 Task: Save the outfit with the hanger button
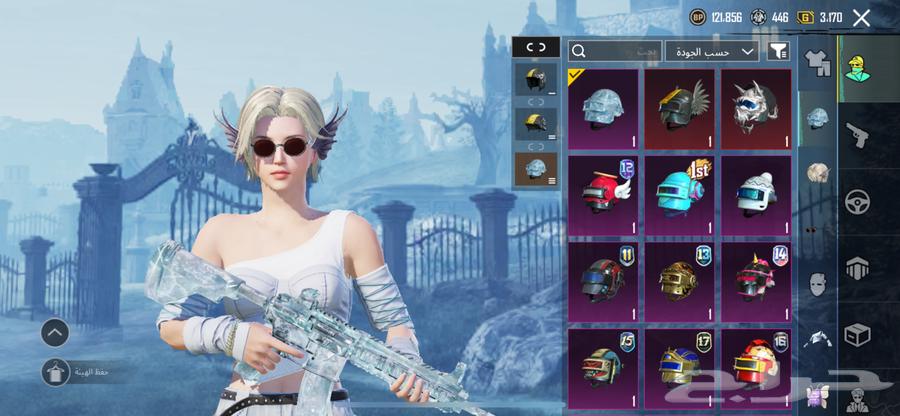(56, 373)
